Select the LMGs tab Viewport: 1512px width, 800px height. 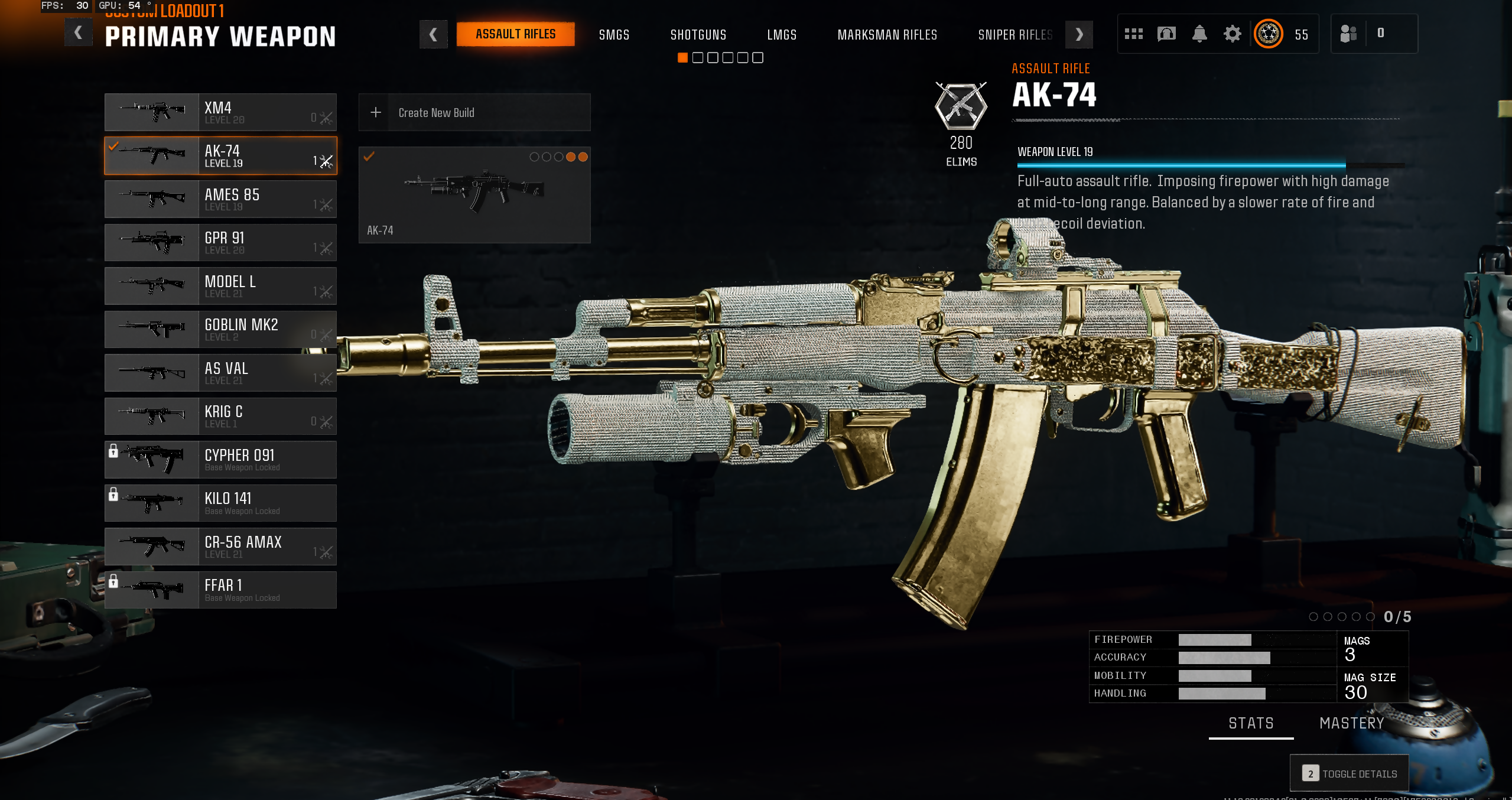pos(781,35)
